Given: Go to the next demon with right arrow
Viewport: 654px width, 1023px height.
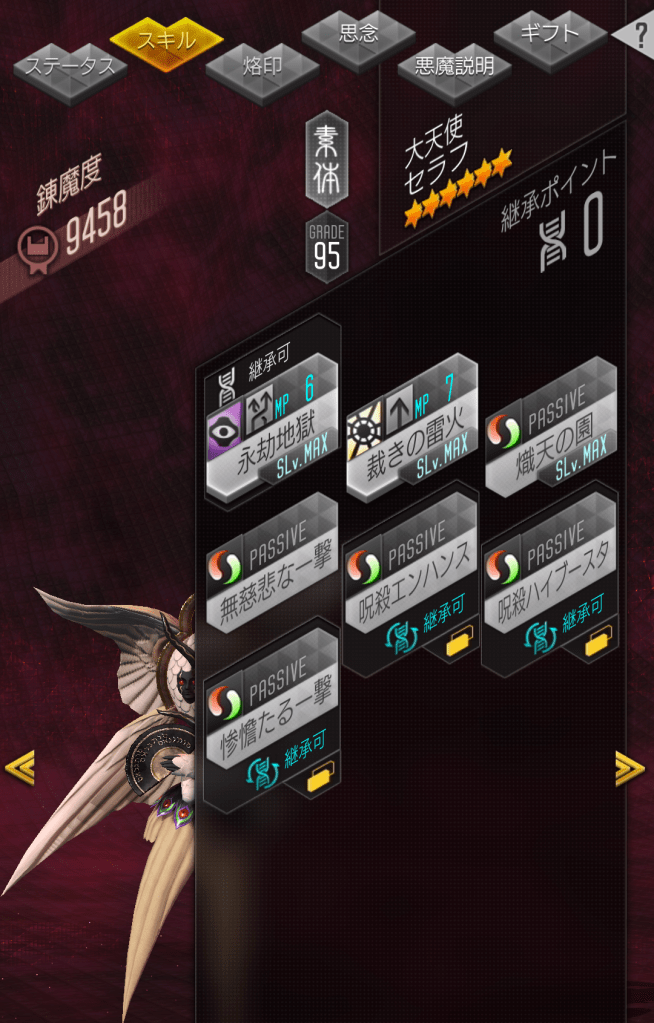Looking at the screenshot, I should coord(629,767).
